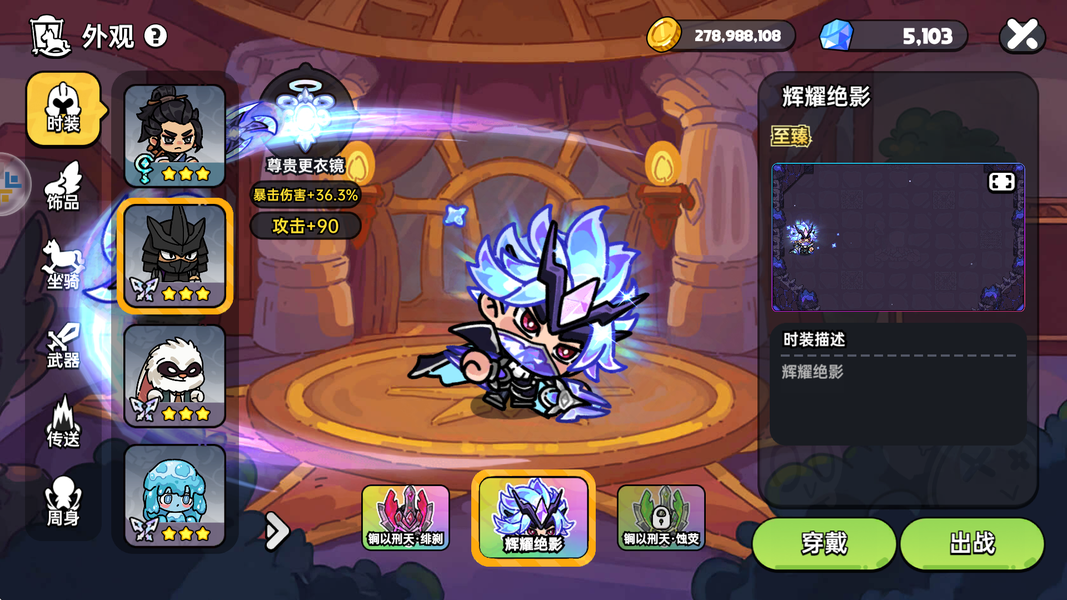This screenshot has height=600, width=1067.
Task: Switch to the 饰品 accessories tab
Action: (x=63, y=186)
